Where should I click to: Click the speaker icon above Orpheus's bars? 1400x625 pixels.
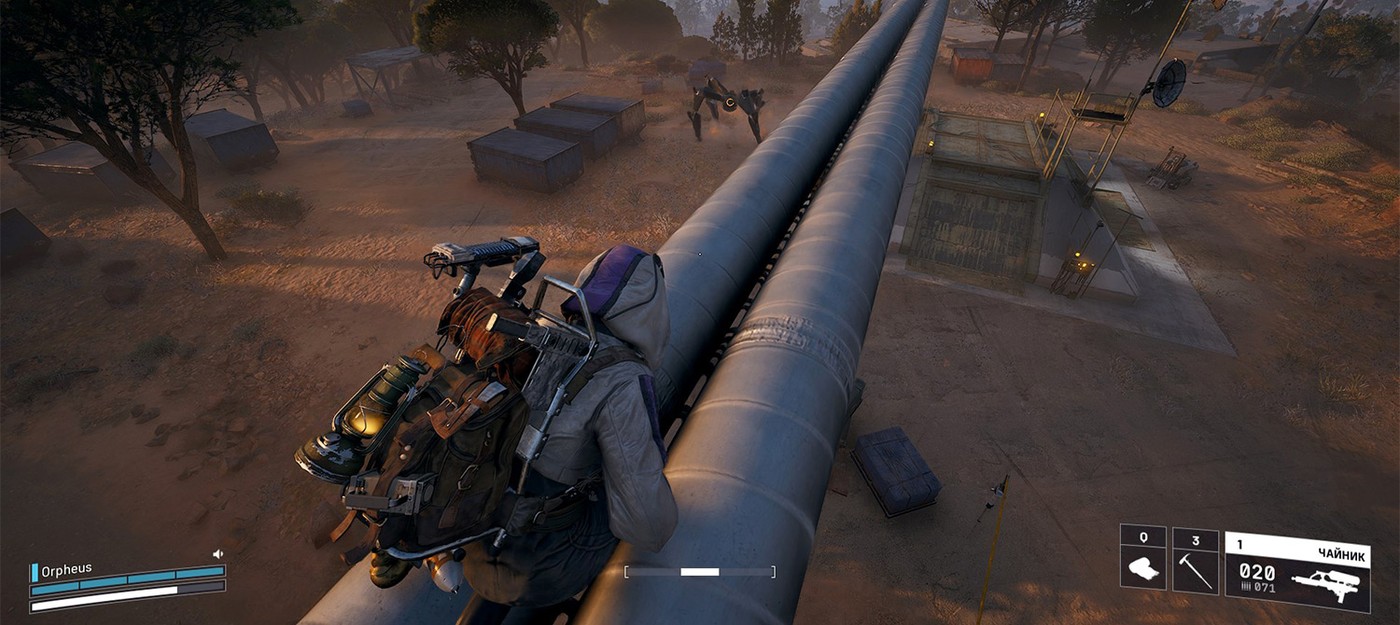218,554
